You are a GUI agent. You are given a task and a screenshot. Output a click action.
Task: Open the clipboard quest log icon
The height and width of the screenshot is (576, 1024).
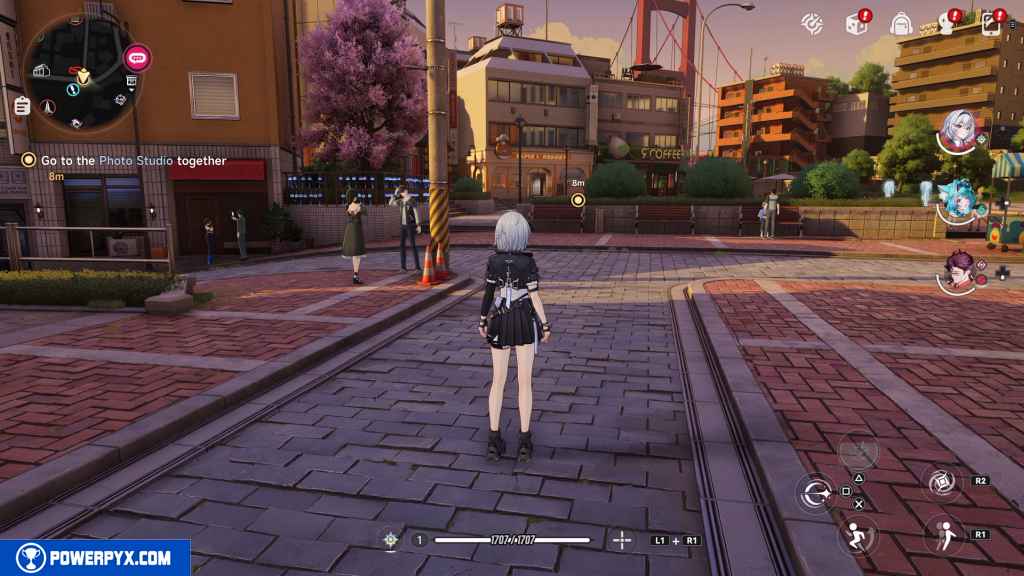[21, 105]
